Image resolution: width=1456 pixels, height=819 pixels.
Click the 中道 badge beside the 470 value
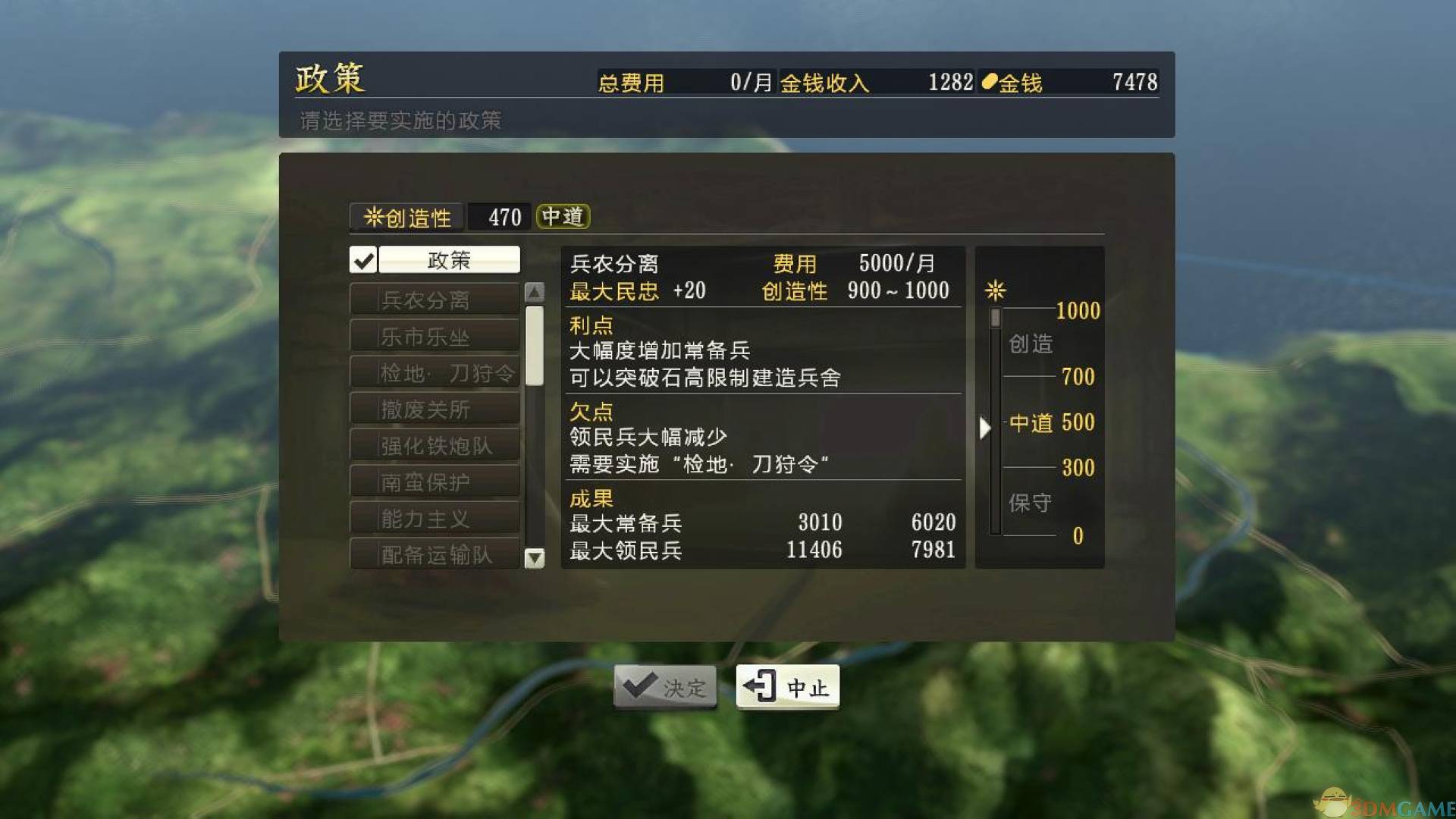(x=563, y=217)
